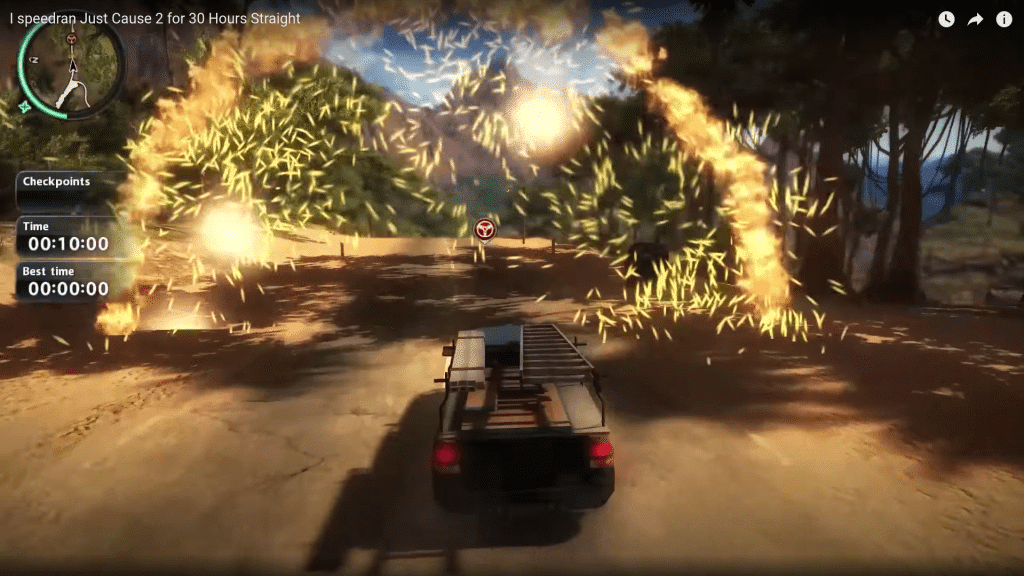Open the video title link

pyautogui.click(x=155, y=18)
